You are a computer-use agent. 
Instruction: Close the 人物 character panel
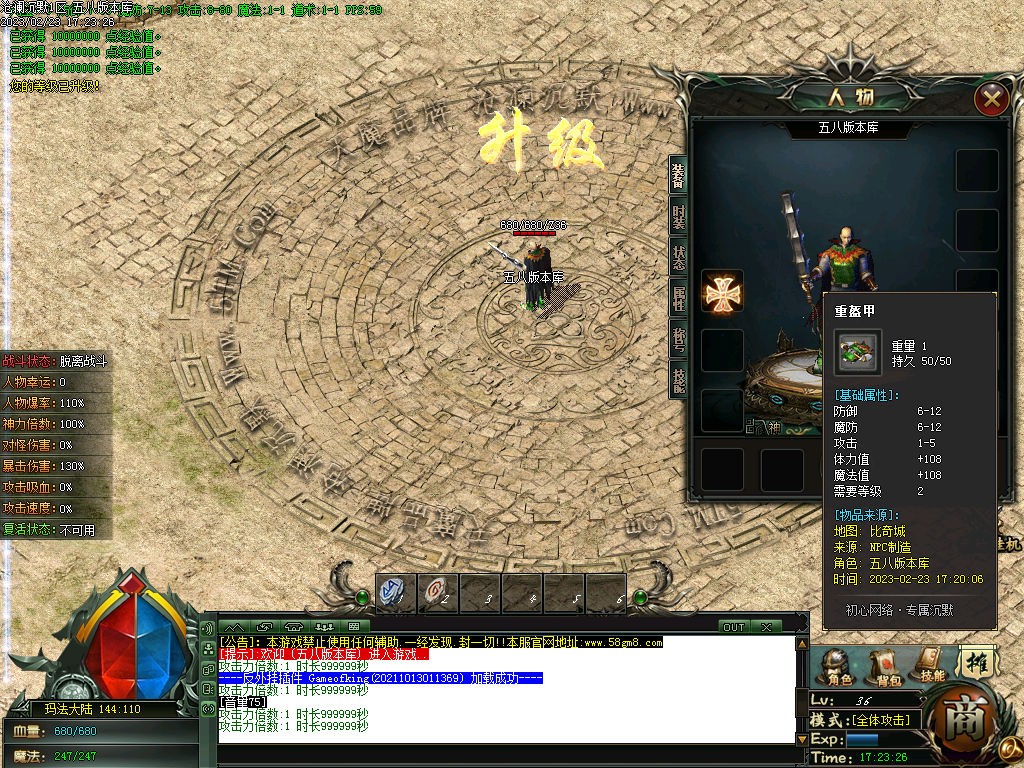point(991,98)
